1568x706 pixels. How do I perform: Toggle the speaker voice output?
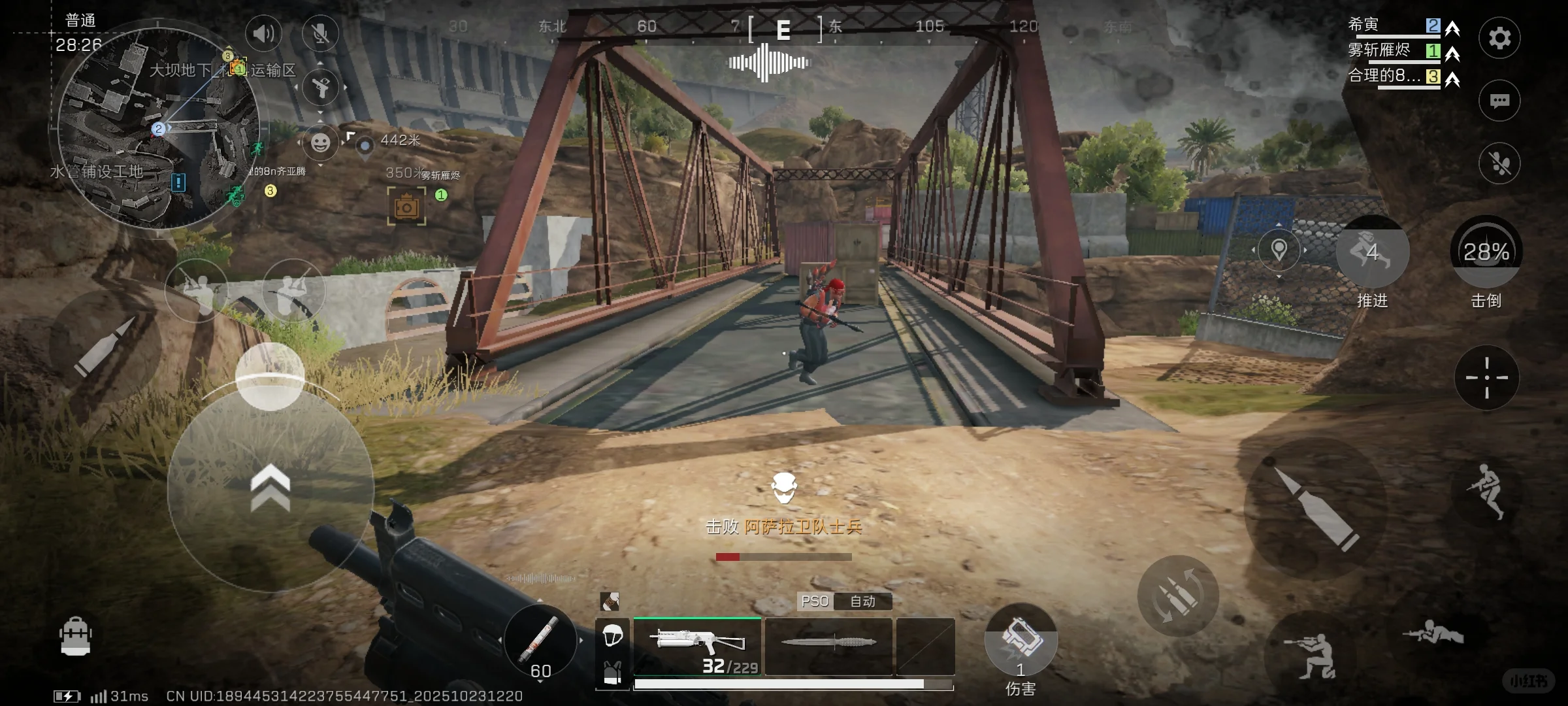pos(263,33)
